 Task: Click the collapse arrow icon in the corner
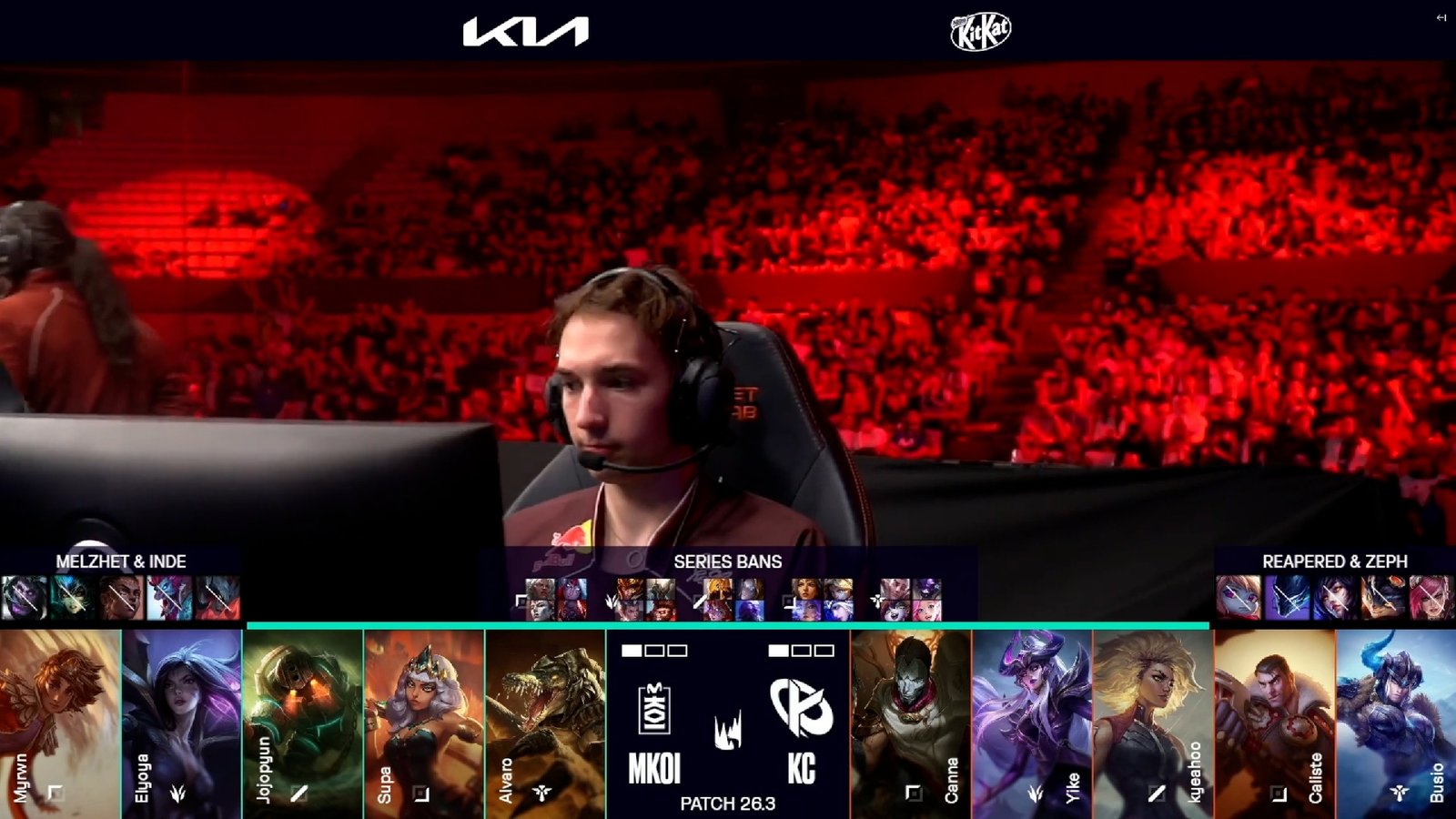coord(1441,17)
